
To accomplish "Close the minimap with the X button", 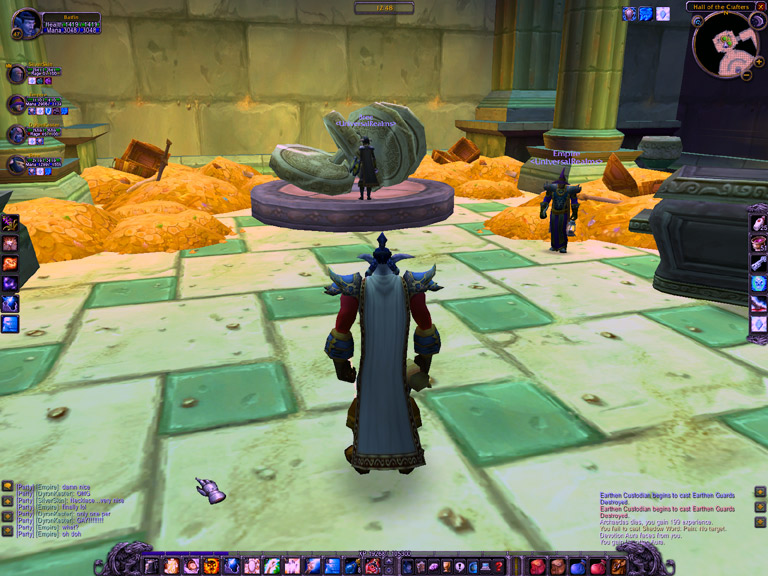I will (761, 6).
